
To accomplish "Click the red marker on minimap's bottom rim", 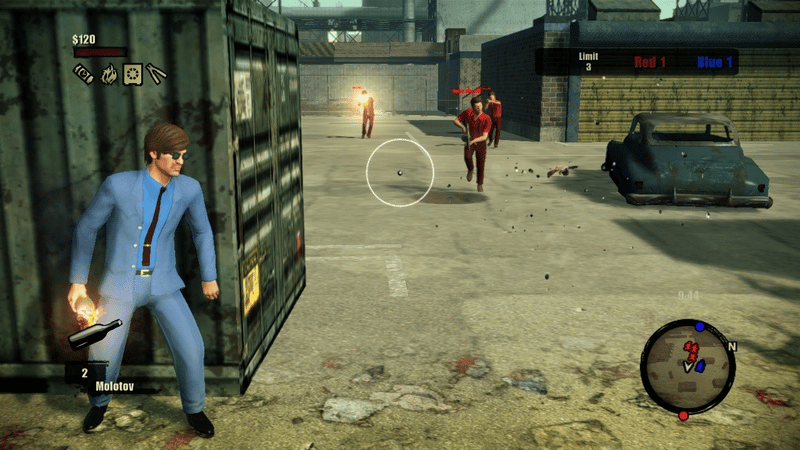I will [x=683, y=415].
